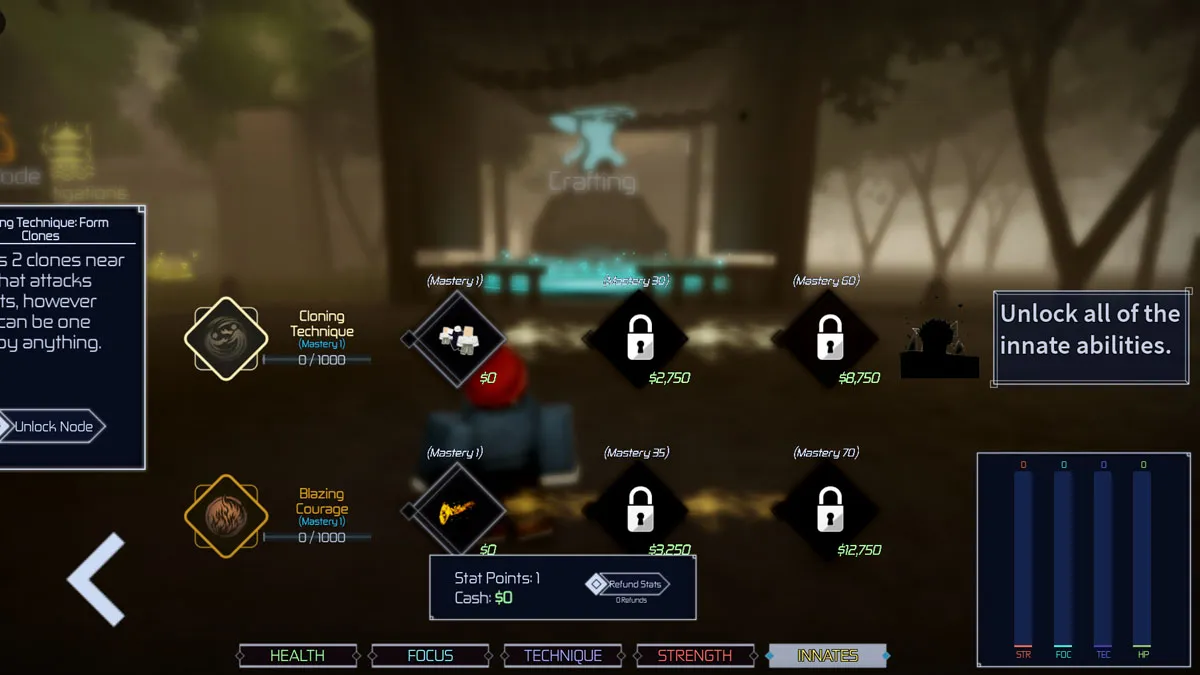Pick the locked $12,750 Mastery 70 node
Viewport: 1200px width, 675px height.
(x=829, y=511)
